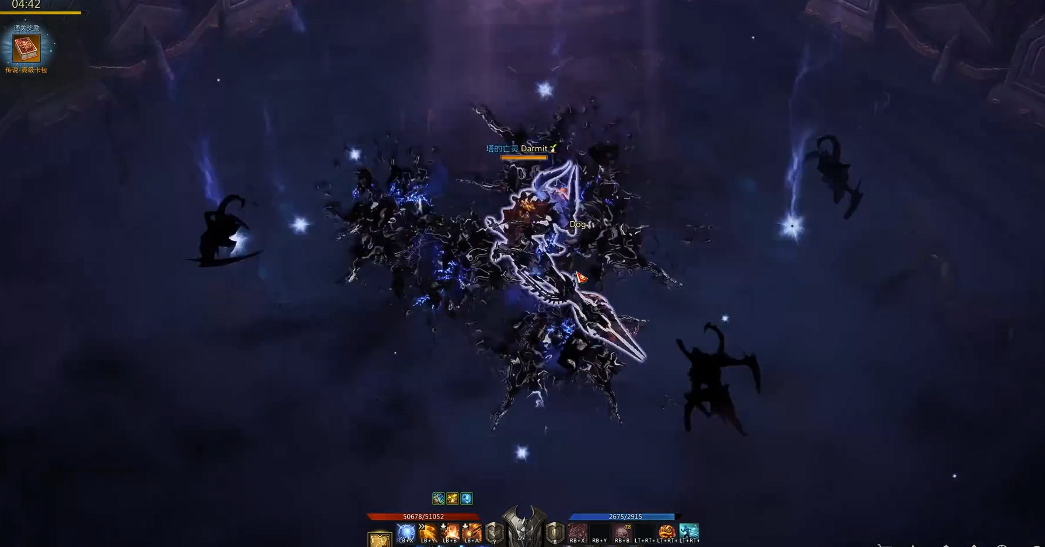Open the red legendary card pack reward

pos(26,47)
